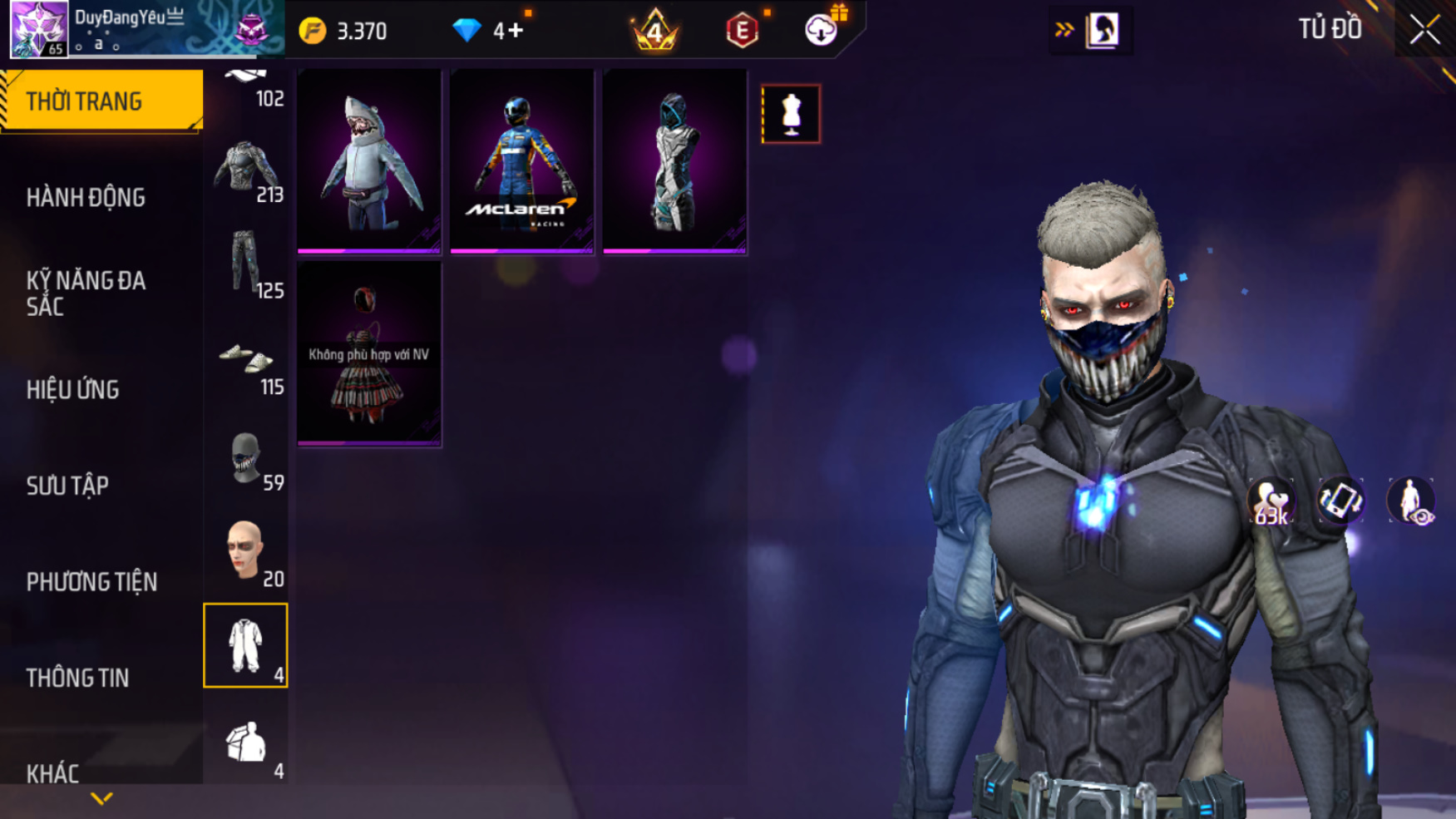The width and height of the screenshot is (1456, 819).
Task: Show the Phương Tiện section
Action: point(91,582)
